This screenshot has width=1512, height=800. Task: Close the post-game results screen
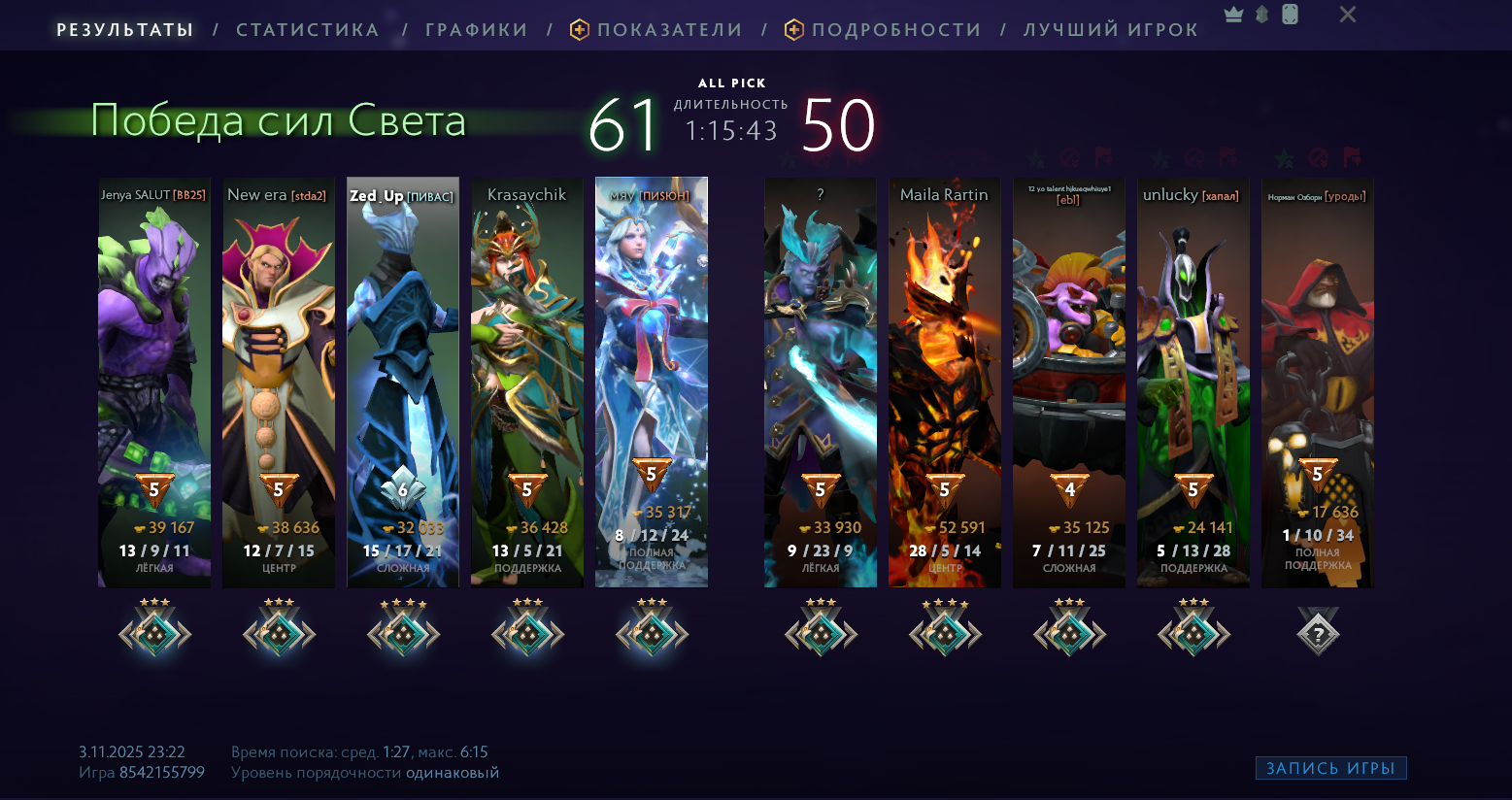pyautogui.click(x=1348, y=15)
